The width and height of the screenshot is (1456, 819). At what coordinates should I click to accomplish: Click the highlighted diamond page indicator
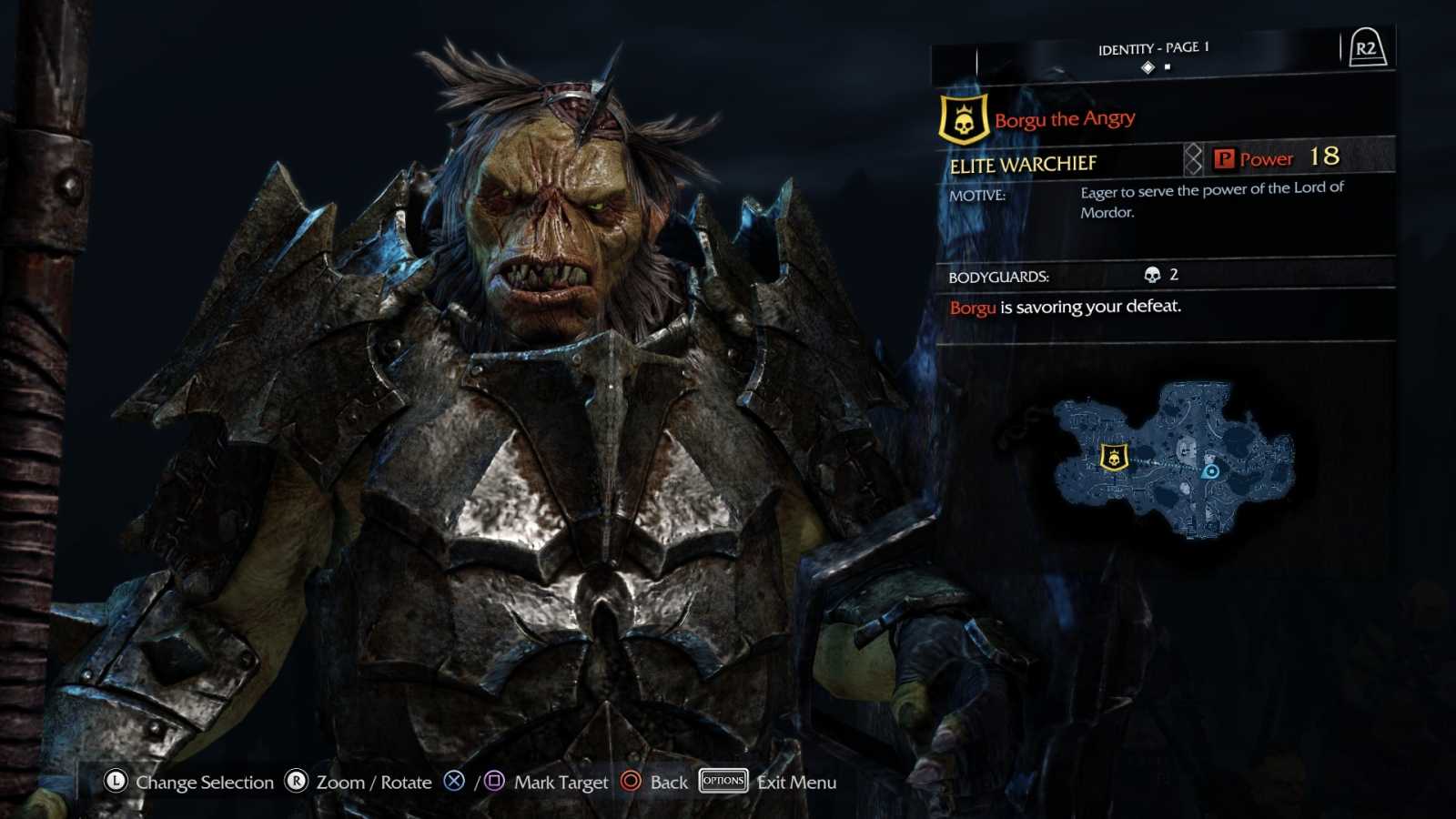tap(1150, 65)
